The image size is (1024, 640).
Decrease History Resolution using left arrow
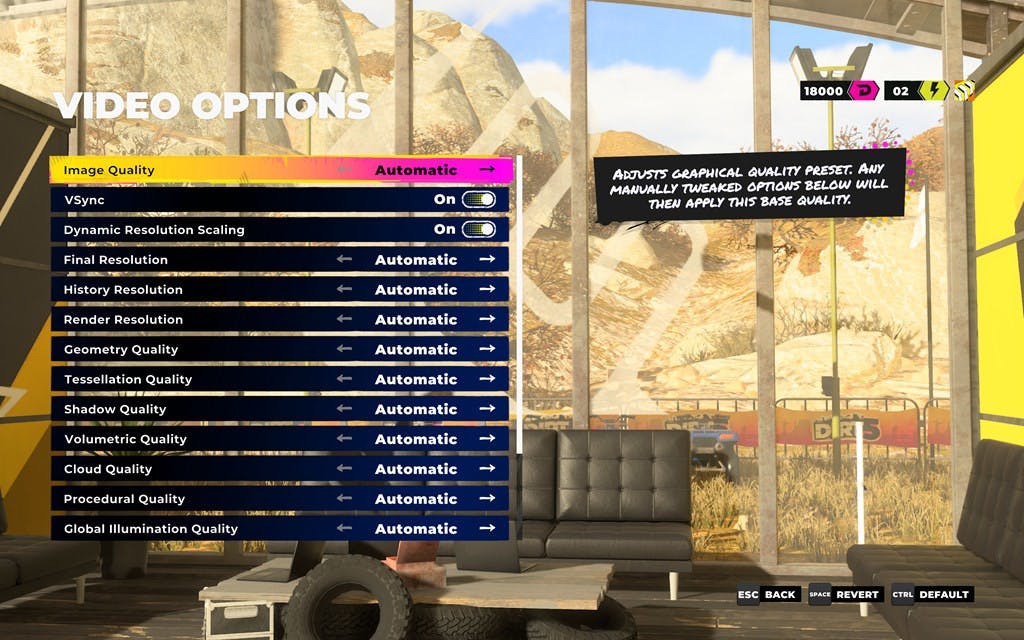coord(345,290)
